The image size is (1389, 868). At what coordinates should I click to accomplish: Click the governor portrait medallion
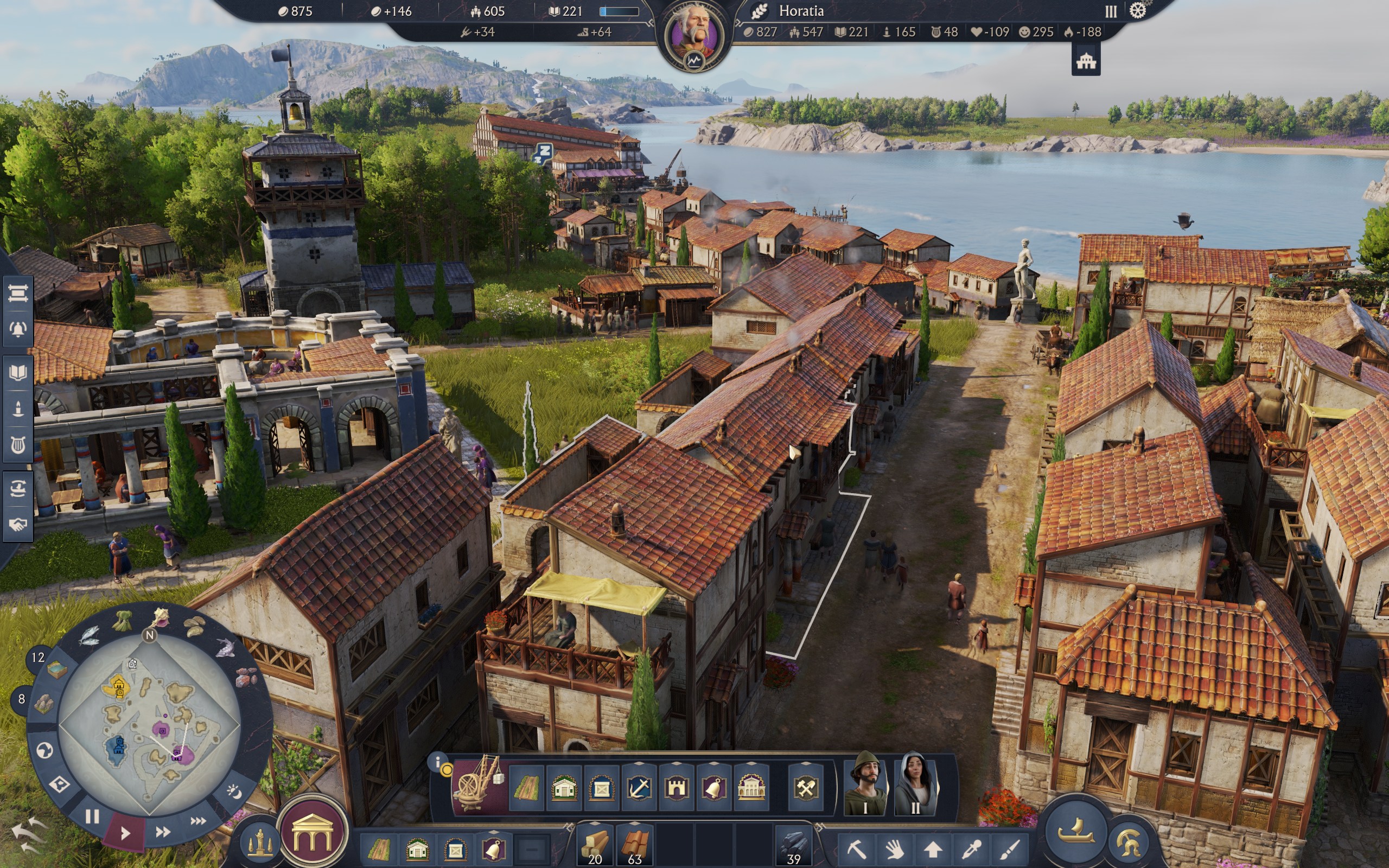pyautogui.click(x=694, y=36)
